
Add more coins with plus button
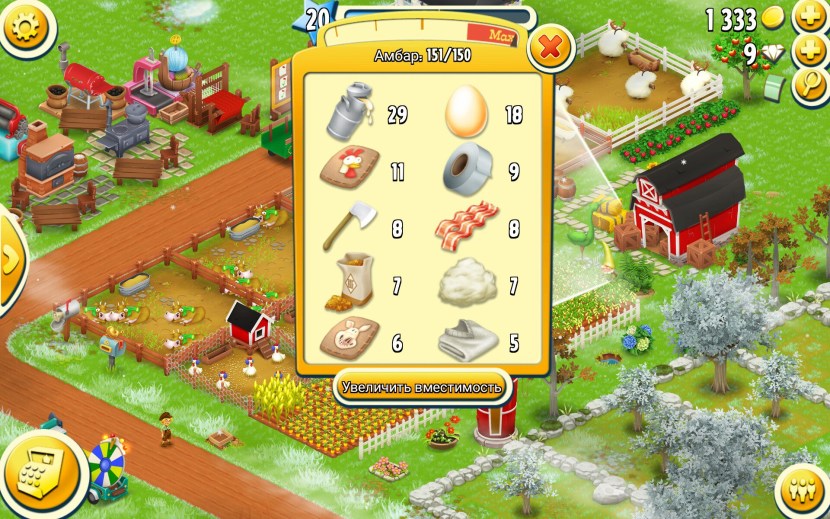(808, 17)
